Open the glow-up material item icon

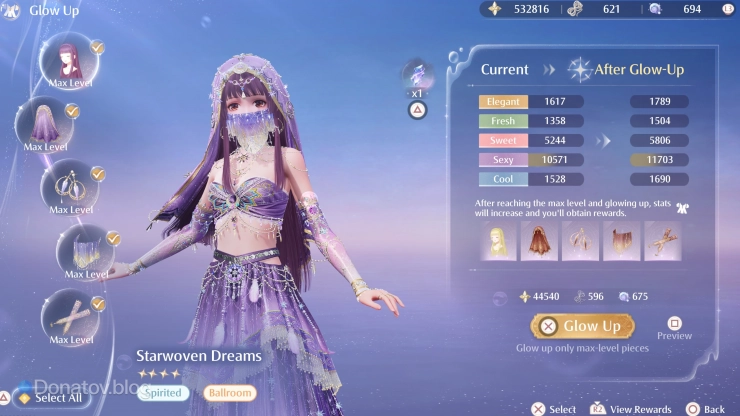pos(417,74)
